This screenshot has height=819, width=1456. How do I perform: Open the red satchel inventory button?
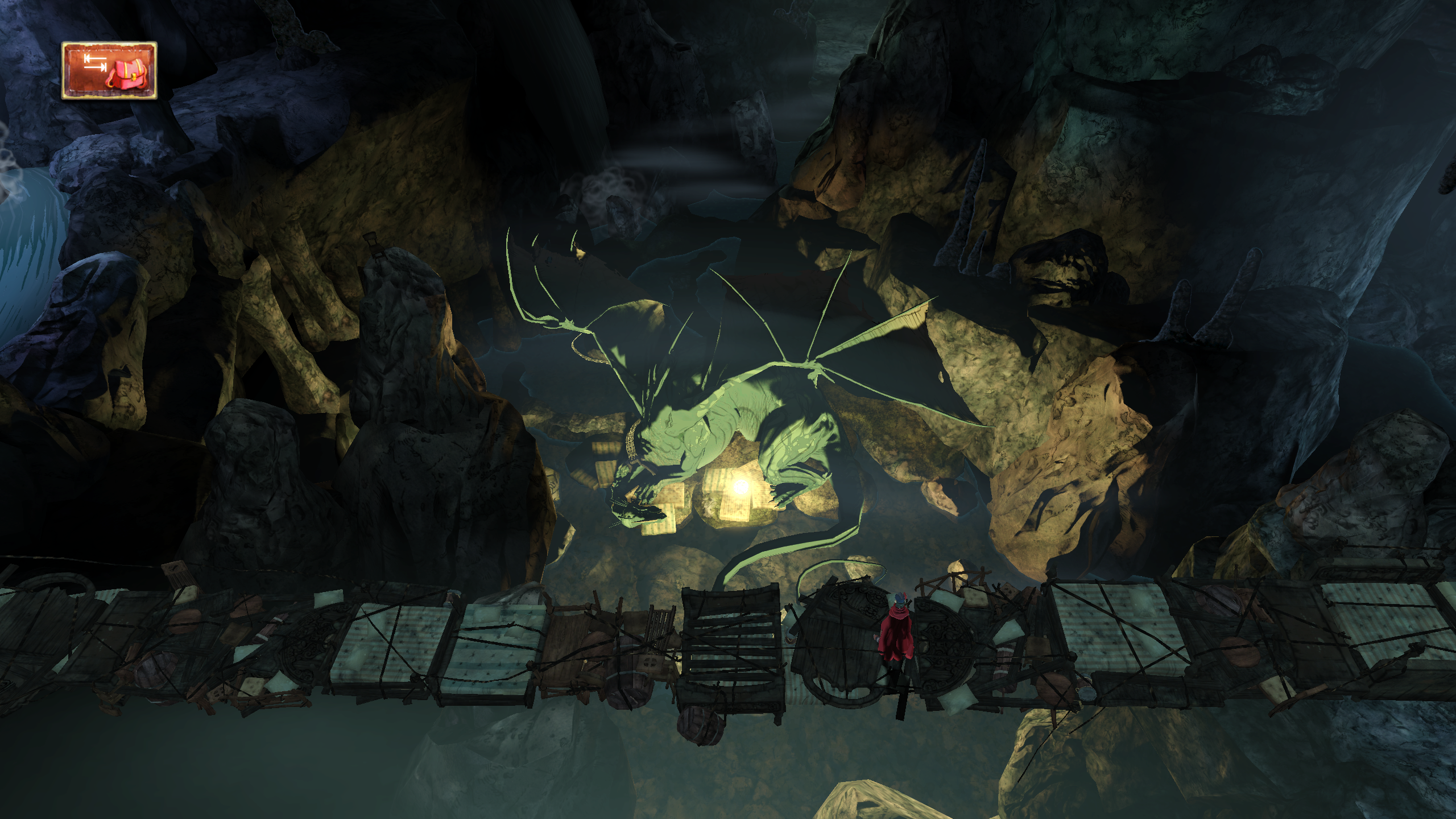coord(109,71)
